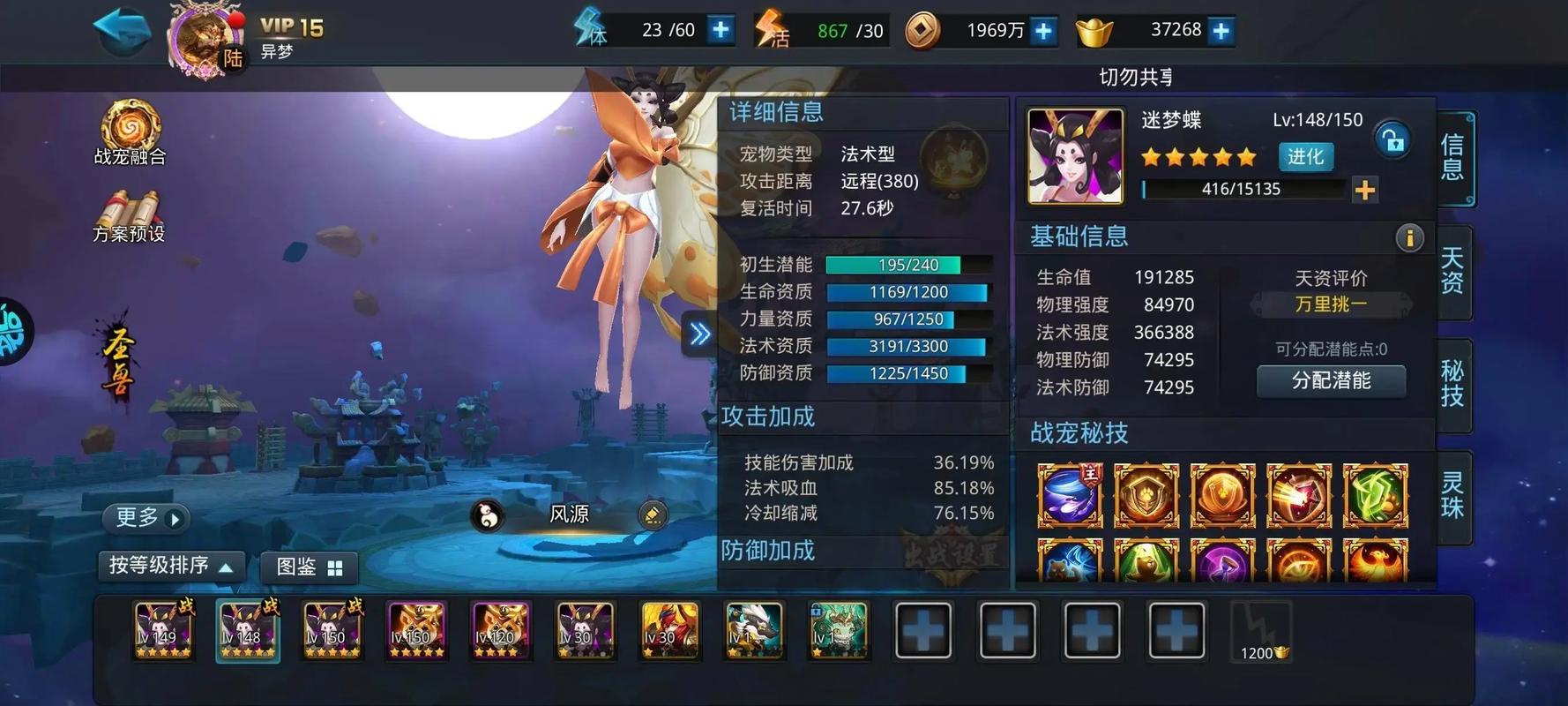The height and width of the screenshot is (706, 1568).
Task: Toggle the lock icon near the pet level
Action: 1393,140
